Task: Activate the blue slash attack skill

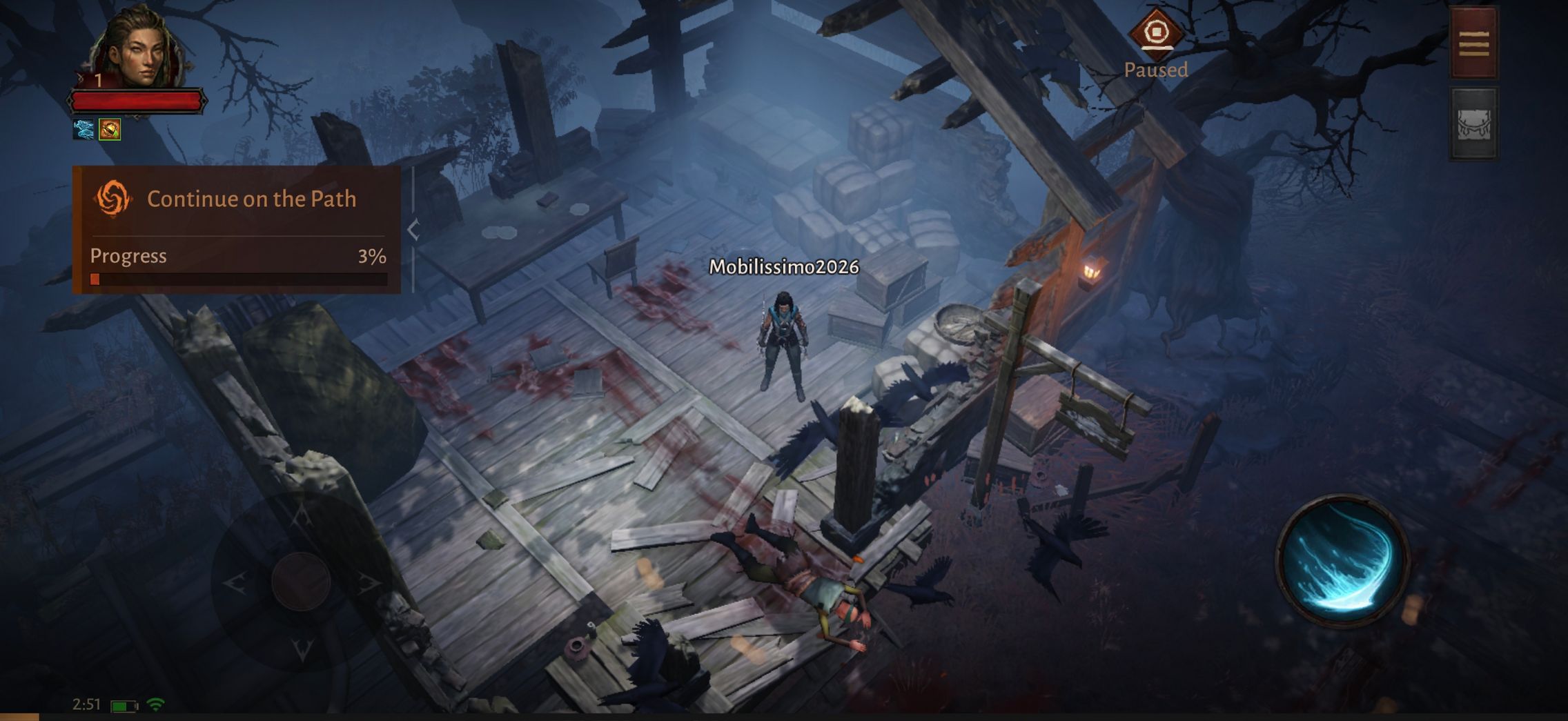Action: (1341, 560)
